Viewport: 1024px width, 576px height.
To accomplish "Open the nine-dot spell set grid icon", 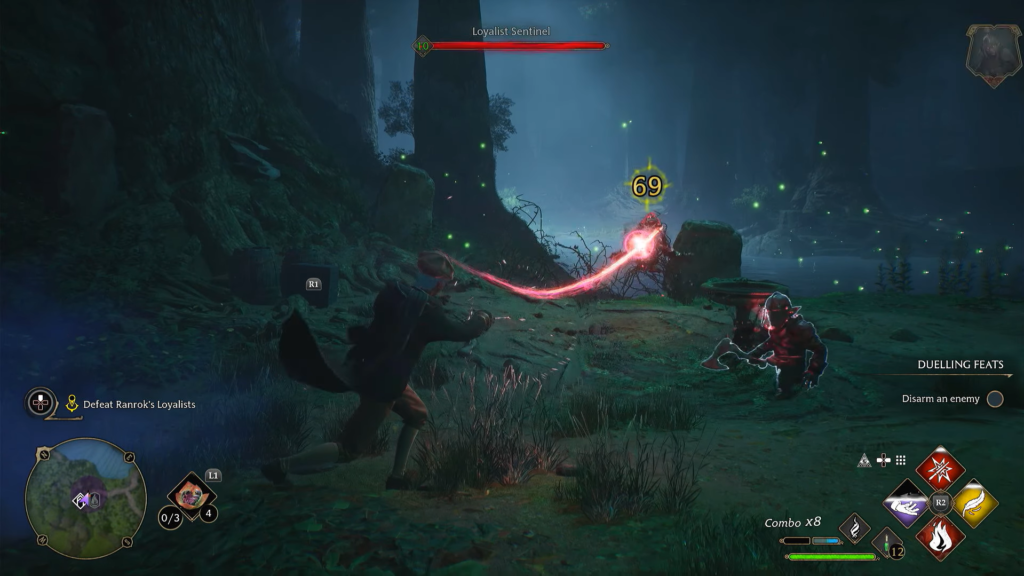I will (x=901, y=460).
